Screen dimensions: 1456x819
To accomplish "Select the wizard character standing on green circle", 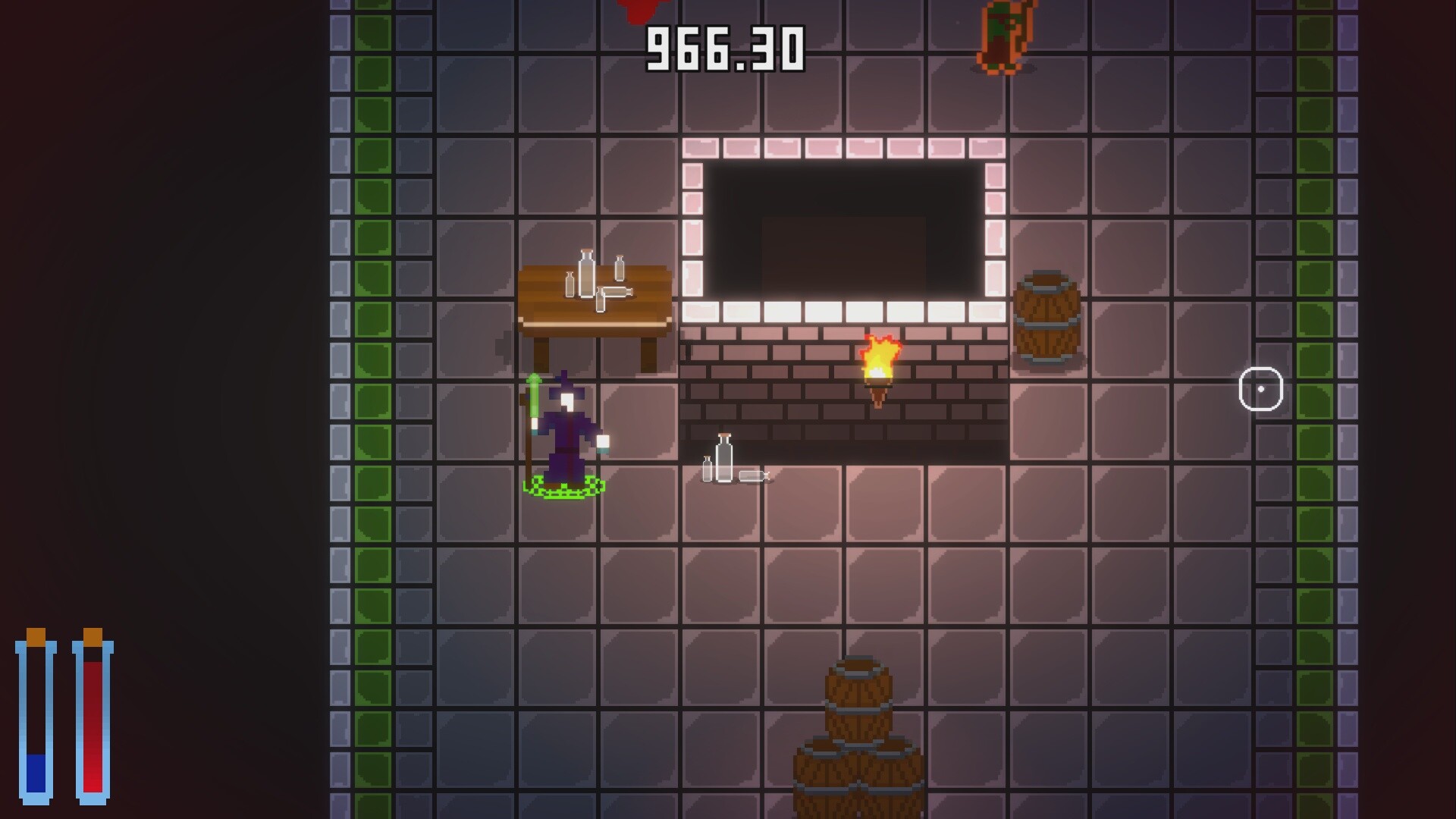I will click(565, 432).
